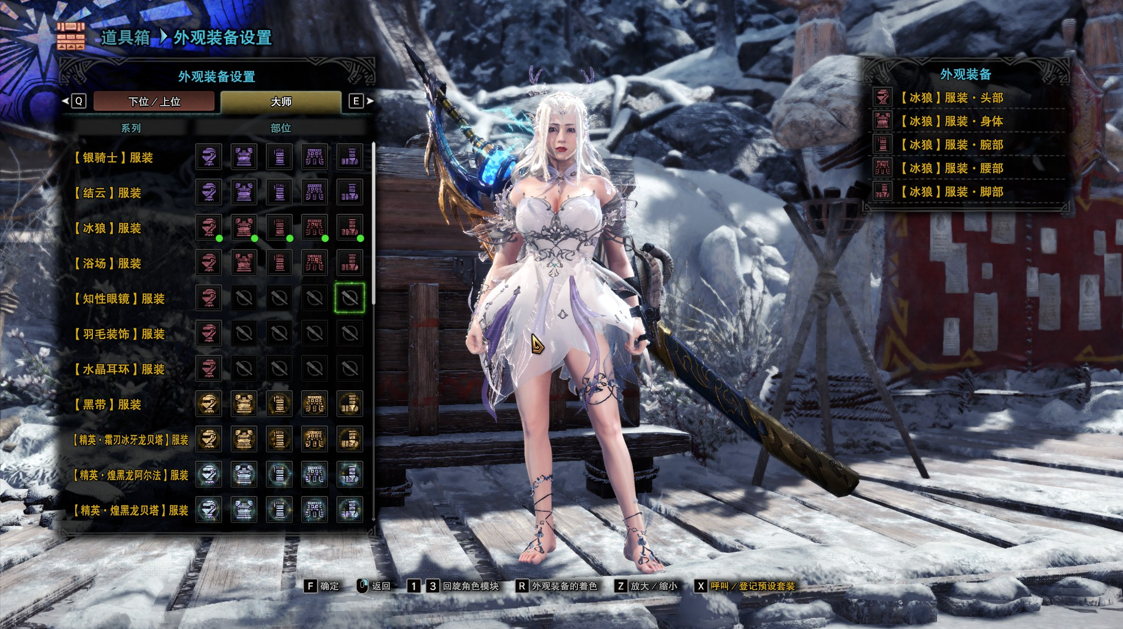Select 【冰狼】服装·头部 in equipped list
Image resolution: width=1123 pixels, height=629 pixels.
point(951,98)
